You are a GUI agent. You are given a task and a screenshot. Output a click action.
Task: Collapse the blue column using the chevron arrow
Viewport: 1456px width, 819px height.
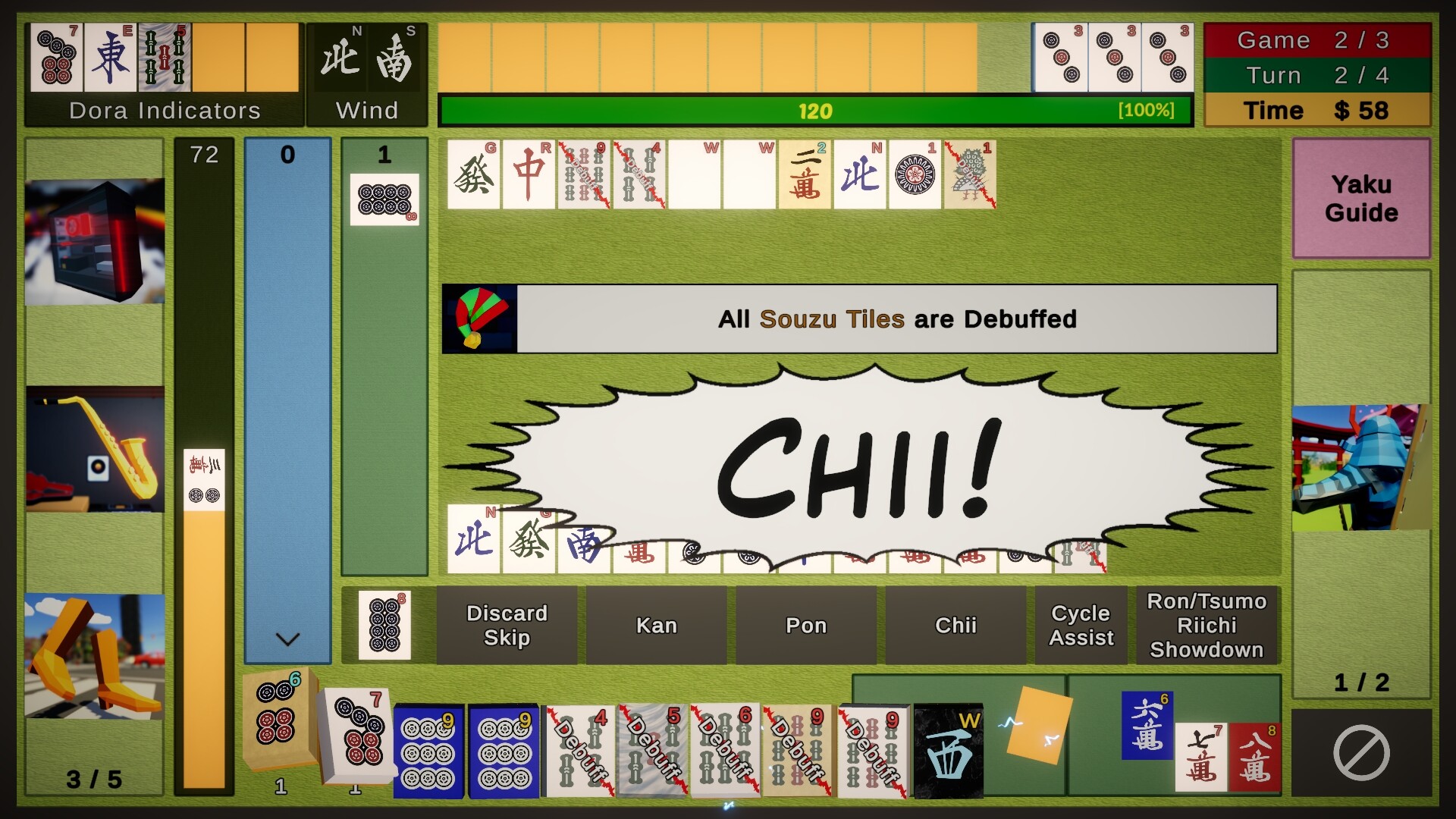(x=287, y=641)
